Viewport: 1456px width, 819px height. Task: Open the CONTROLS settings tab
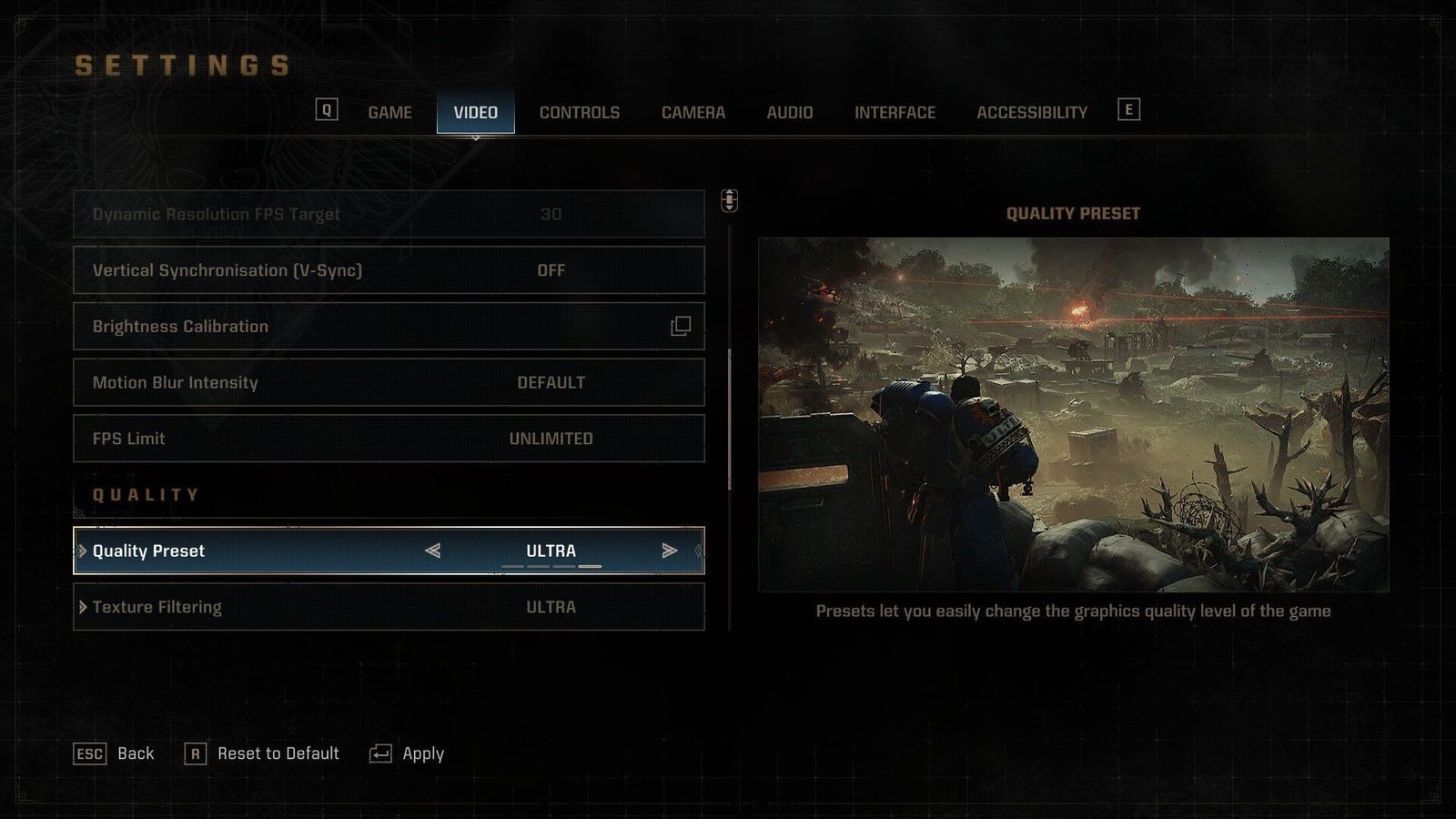tap(580, 112)
